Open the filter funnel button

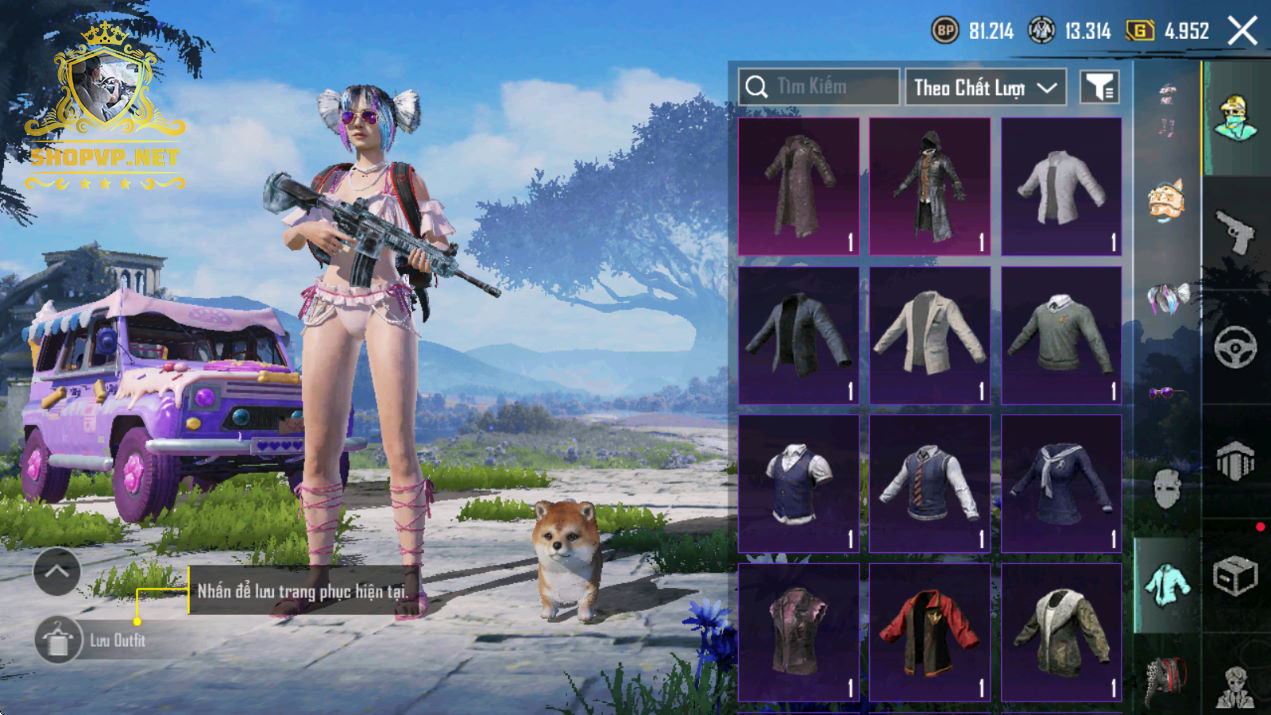click(1099, 88)
